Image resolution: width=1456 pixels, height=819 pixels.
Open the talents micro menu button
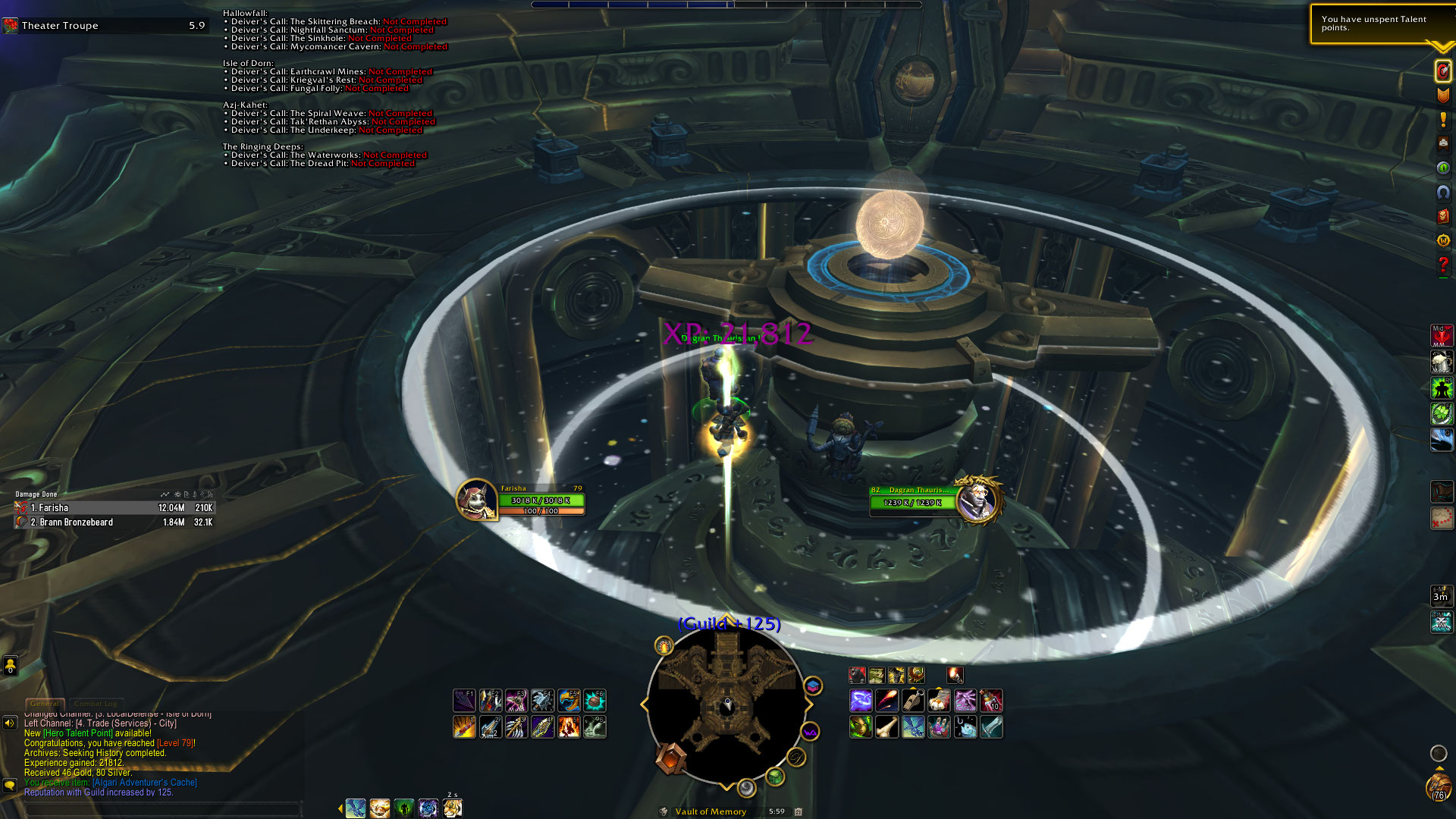tap(1442, 71)
